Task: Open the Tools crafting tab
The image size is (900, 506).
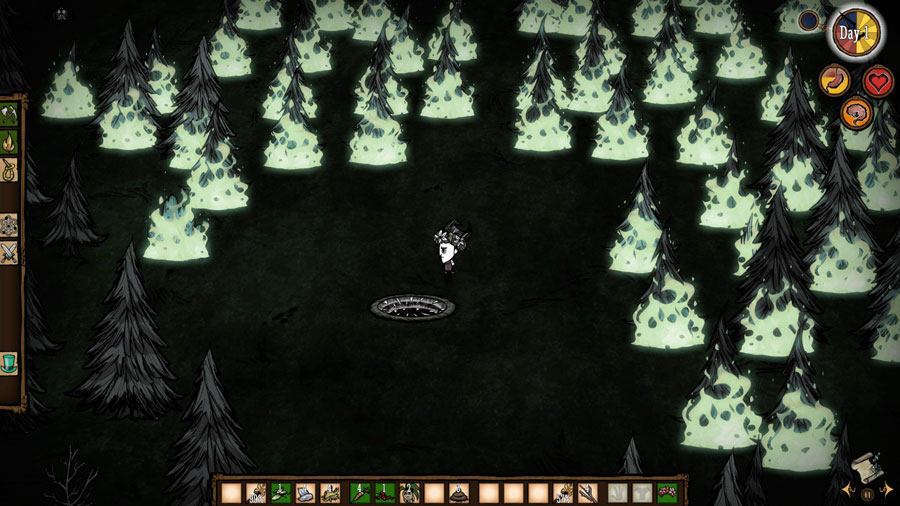Action: click(x=9, y=113)
